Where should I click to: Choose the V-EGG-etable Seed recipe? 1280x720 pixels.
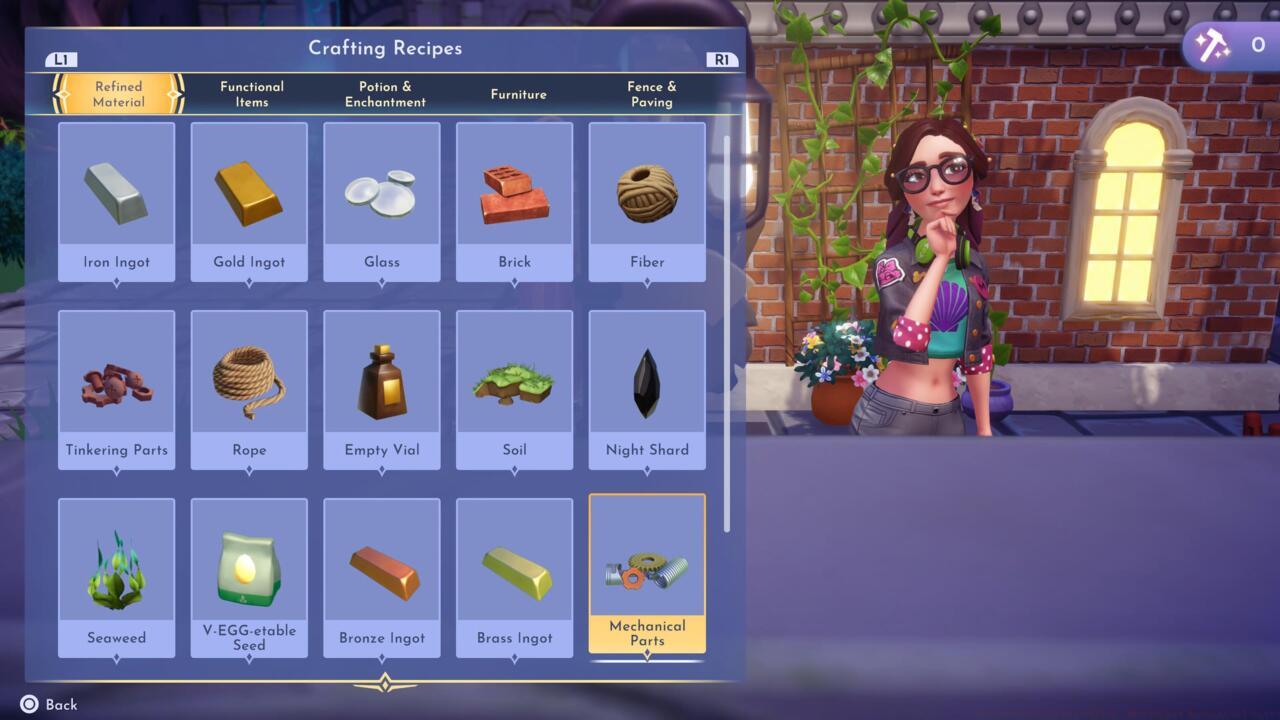click(x=249, y=578)
